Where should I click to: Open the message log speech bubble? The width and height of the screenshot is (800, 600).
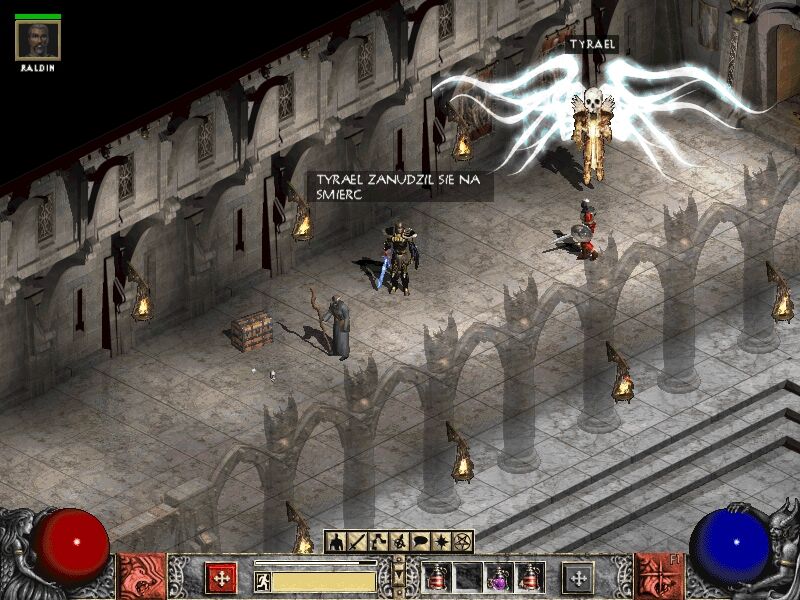tap(420, 542)
